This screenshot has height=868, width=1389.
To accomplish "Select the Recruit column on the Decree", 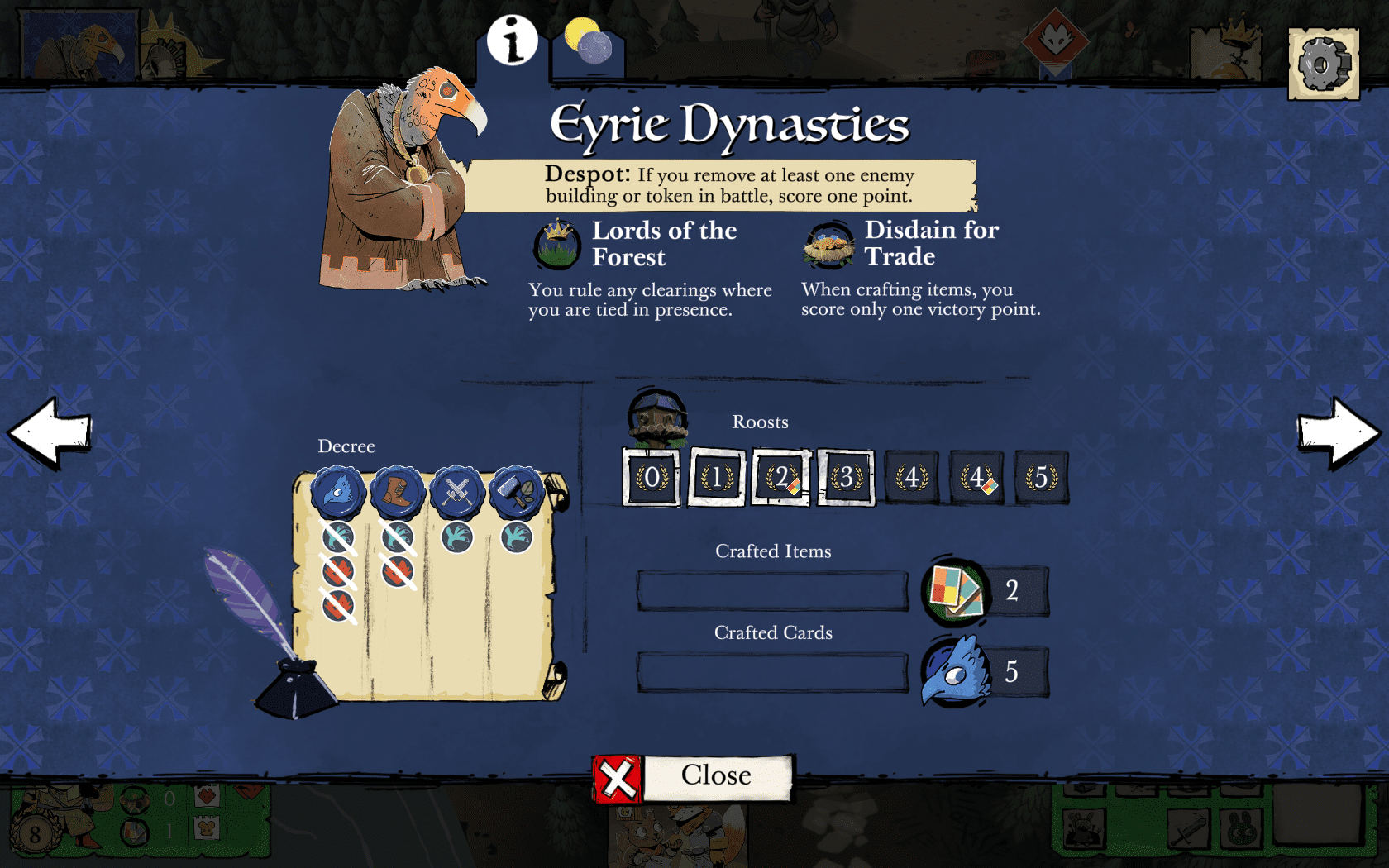I will point(338,492).
